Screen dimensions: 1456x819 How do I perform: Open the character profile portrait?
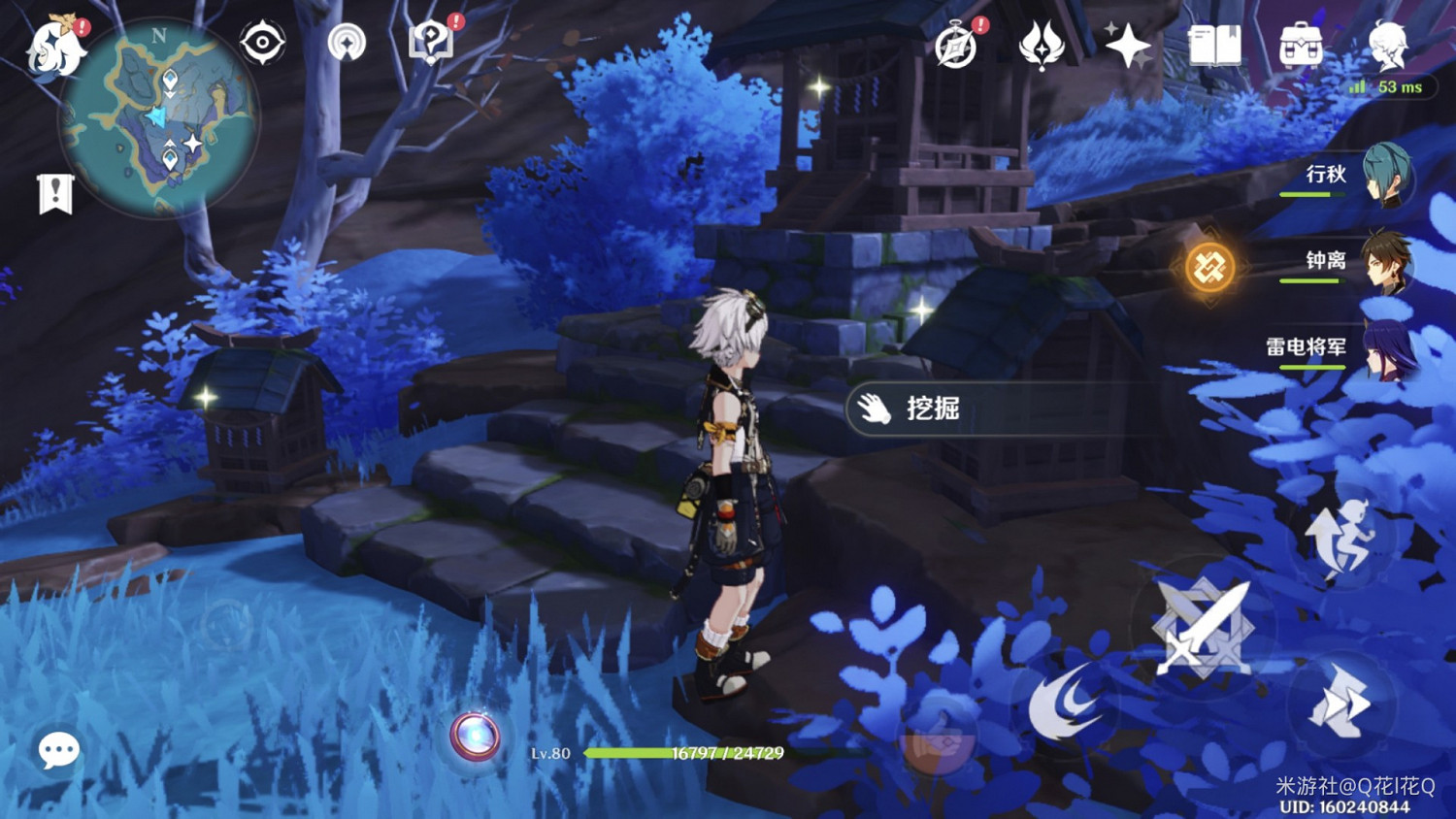click(x=1386, y=47)
